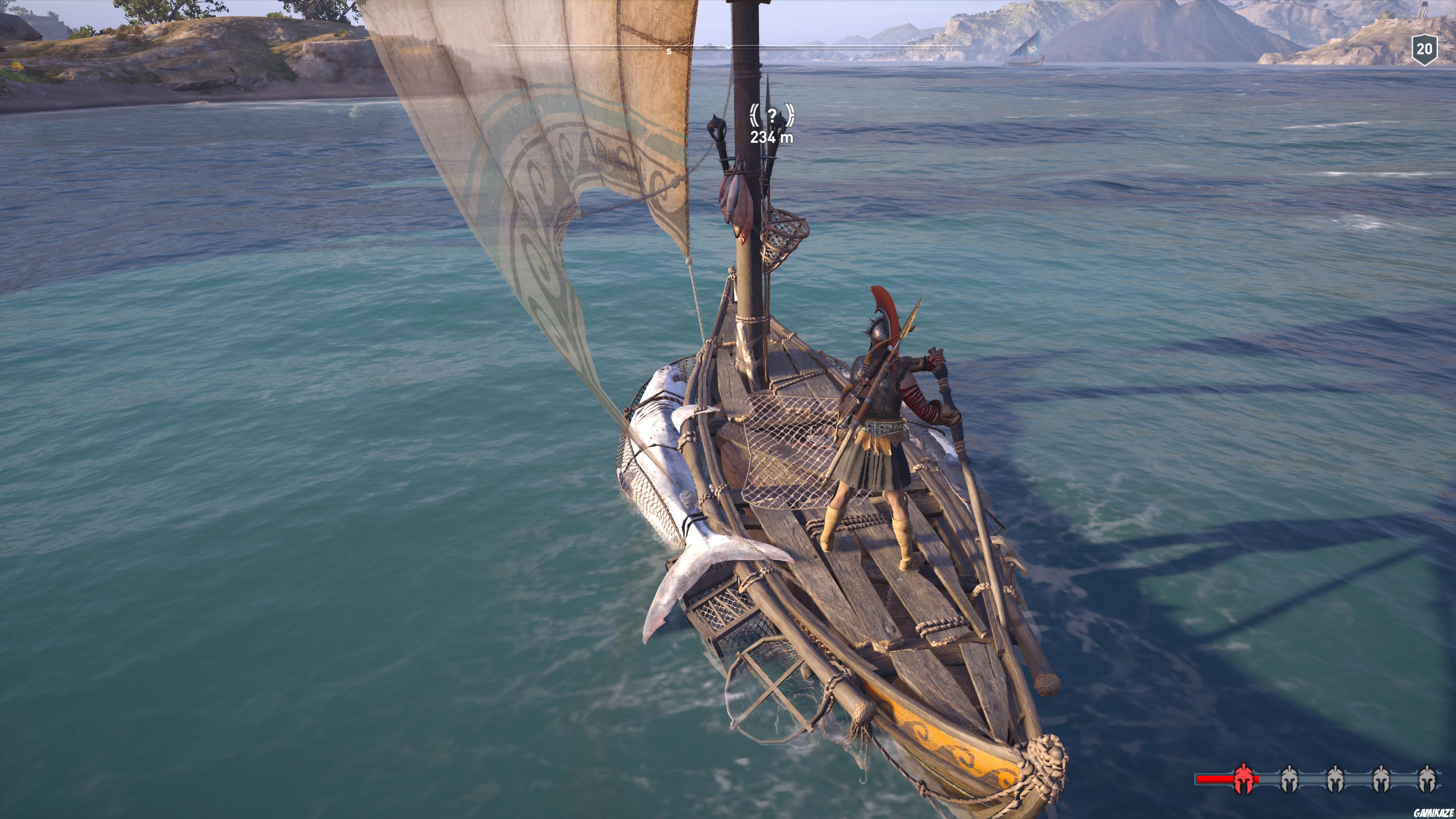Screen dimensions: 1456x819
Task: Click the unknown quest objective marker above the mast
Action: [x=772, y=118]
